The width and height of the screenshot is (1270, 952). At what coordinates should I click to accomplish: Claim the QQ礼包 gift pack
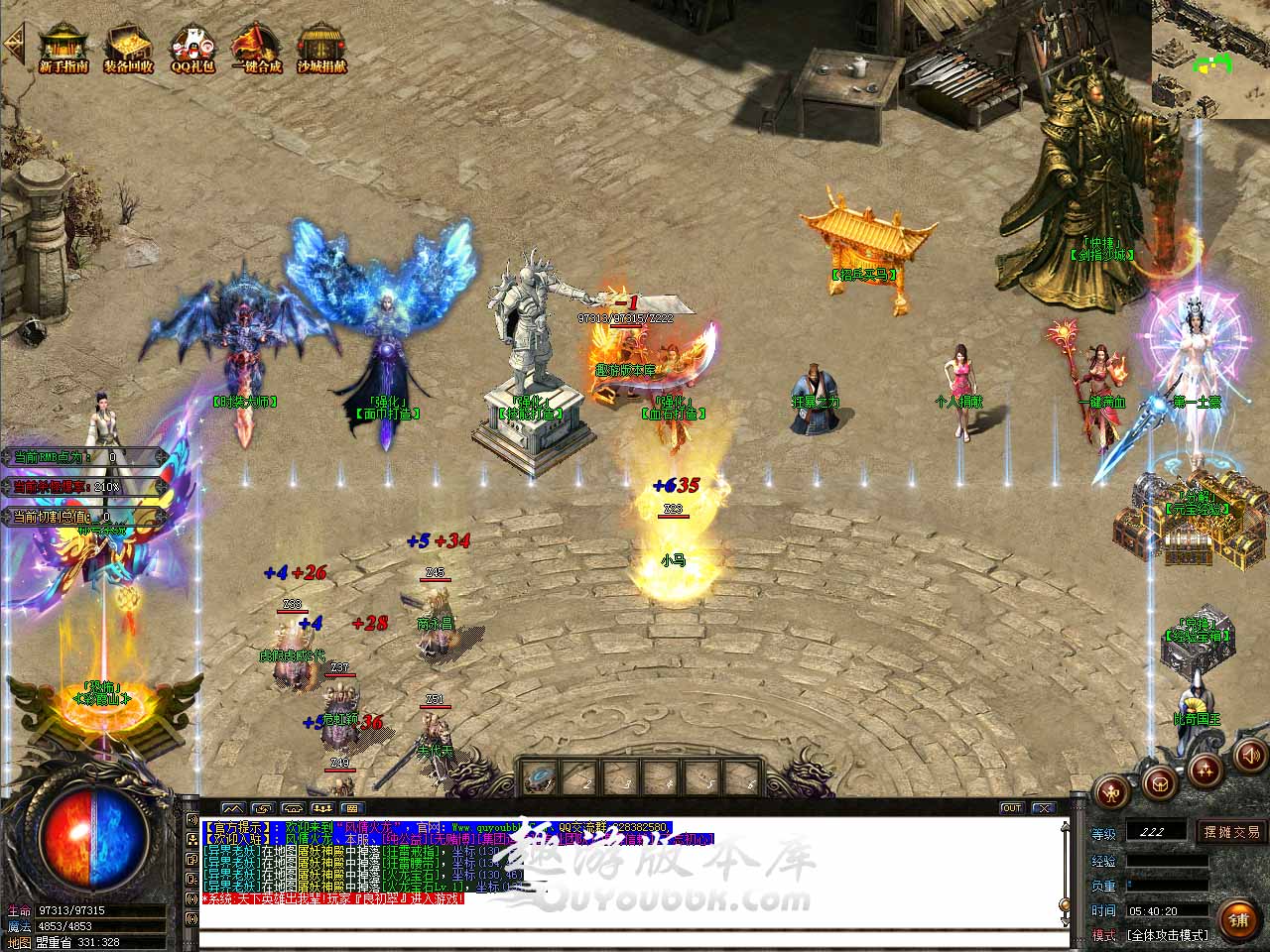point(192,48)
